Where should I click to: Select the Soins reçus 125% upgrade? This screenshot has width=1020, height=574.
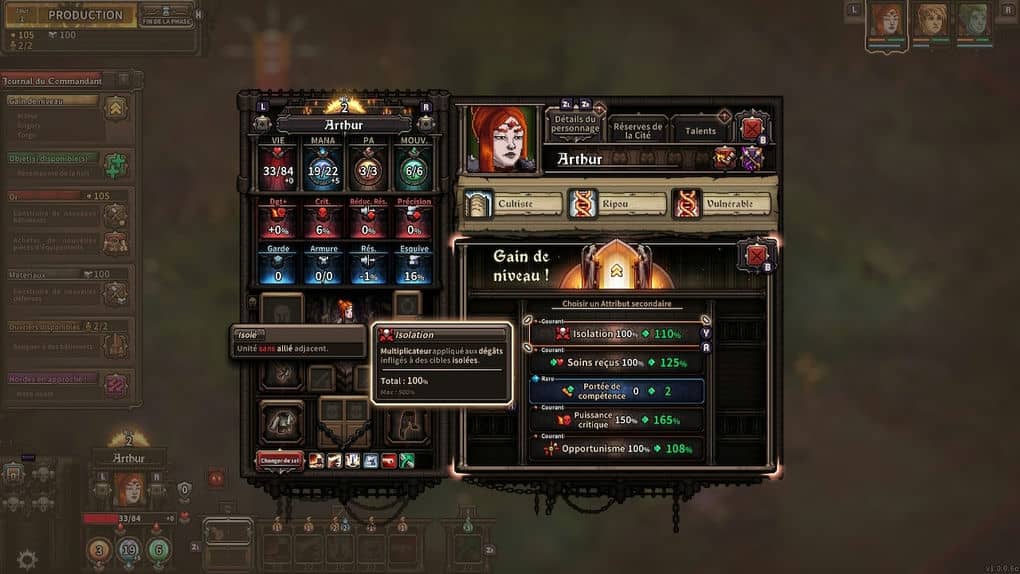coord(616,362)
